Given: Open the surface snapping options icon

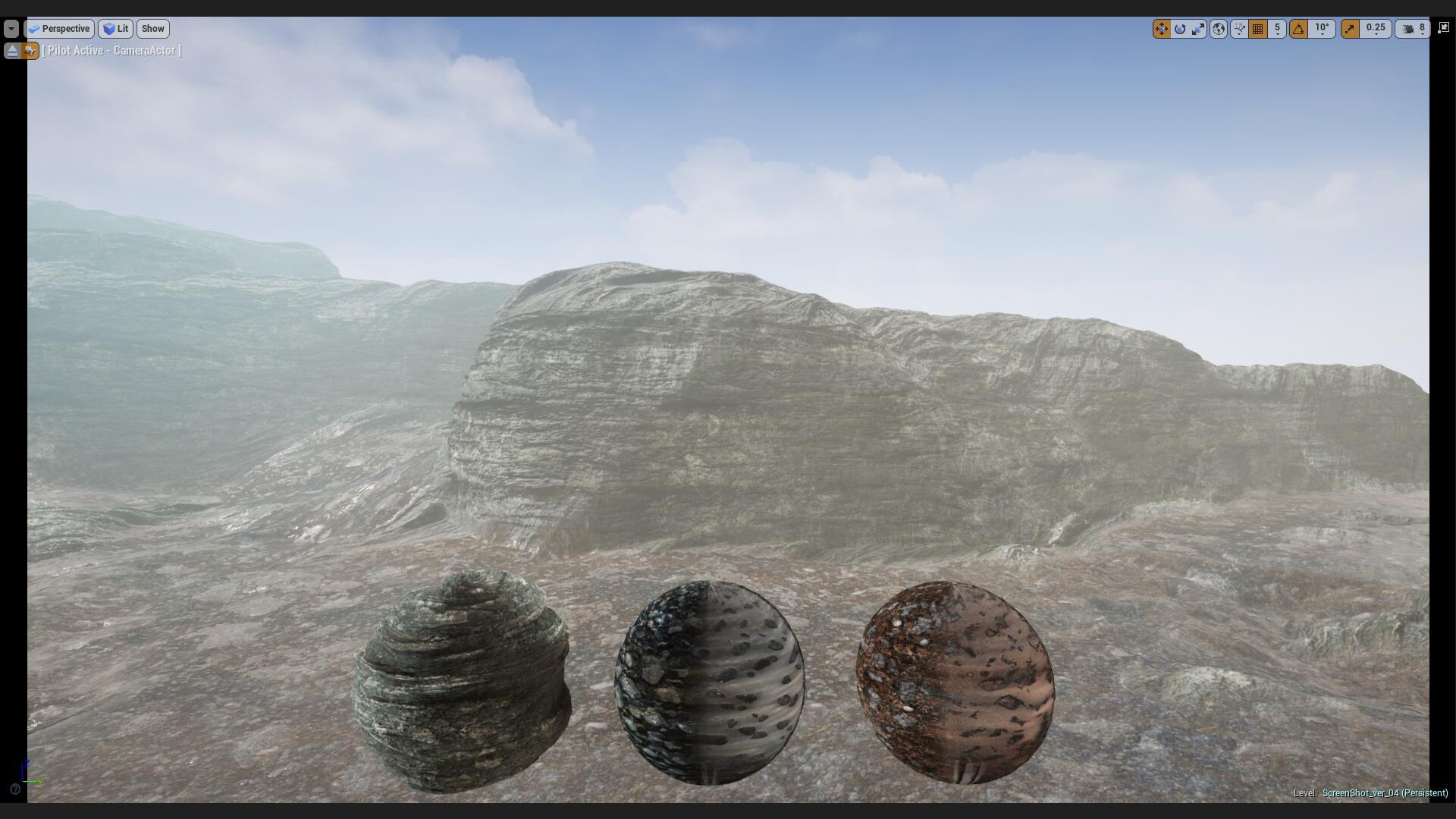Looking at the screenshot, I should (1241, 29).
